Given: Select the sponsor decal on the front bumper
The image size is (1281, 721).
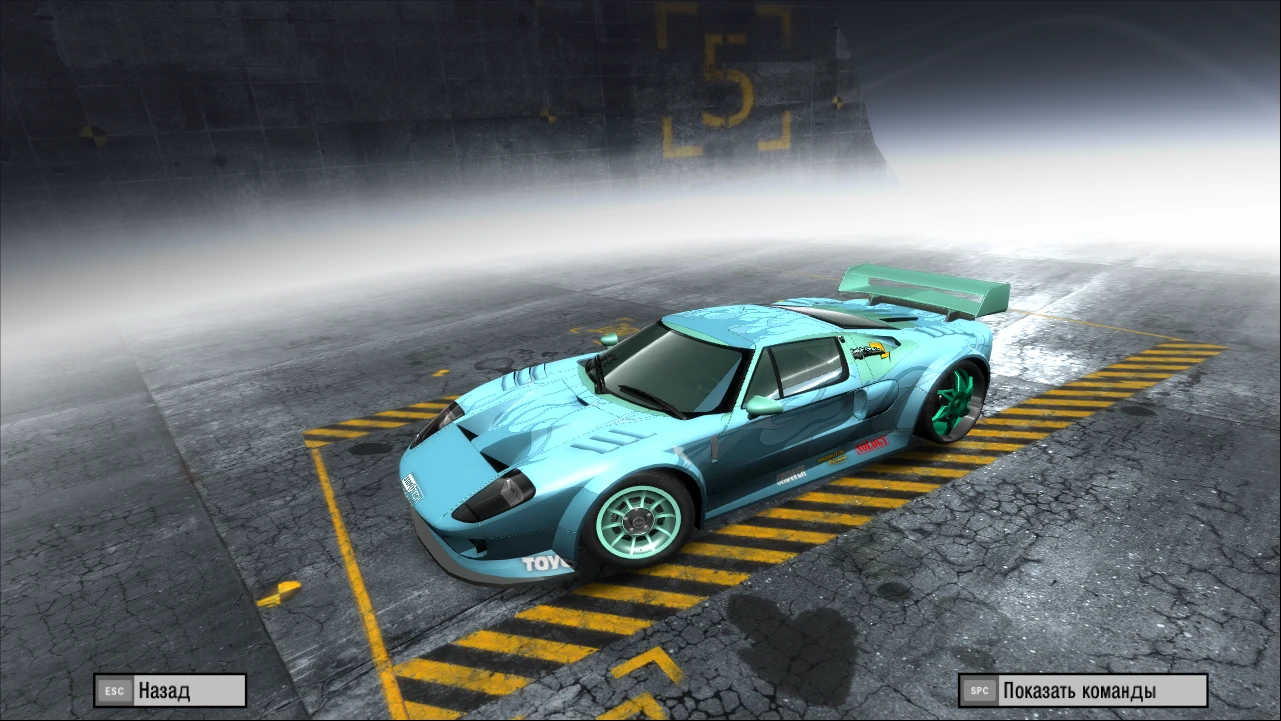Looking at the screenshot, I should coord(411,488).
